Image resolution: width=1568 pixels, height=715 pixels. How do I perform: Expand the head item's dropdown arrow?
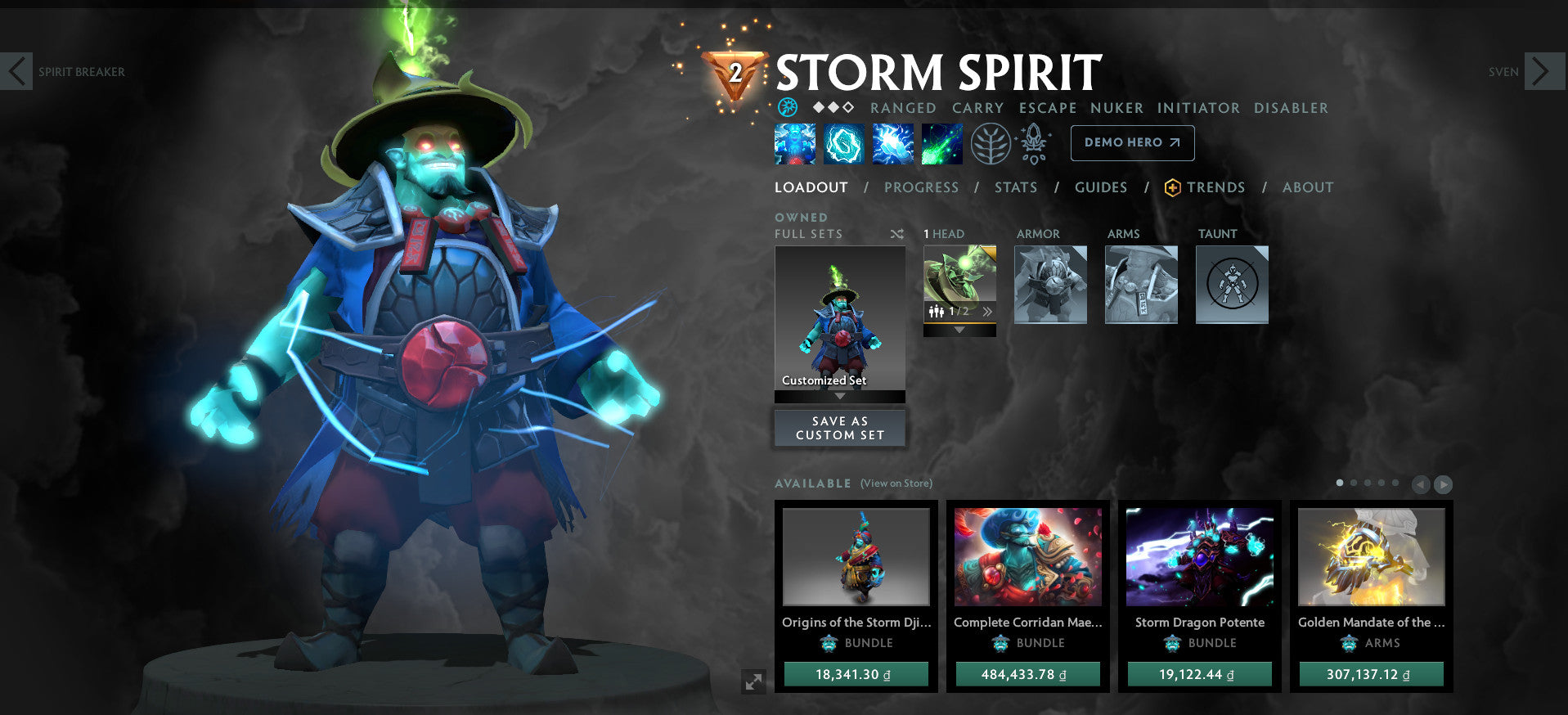pos(959,330)
